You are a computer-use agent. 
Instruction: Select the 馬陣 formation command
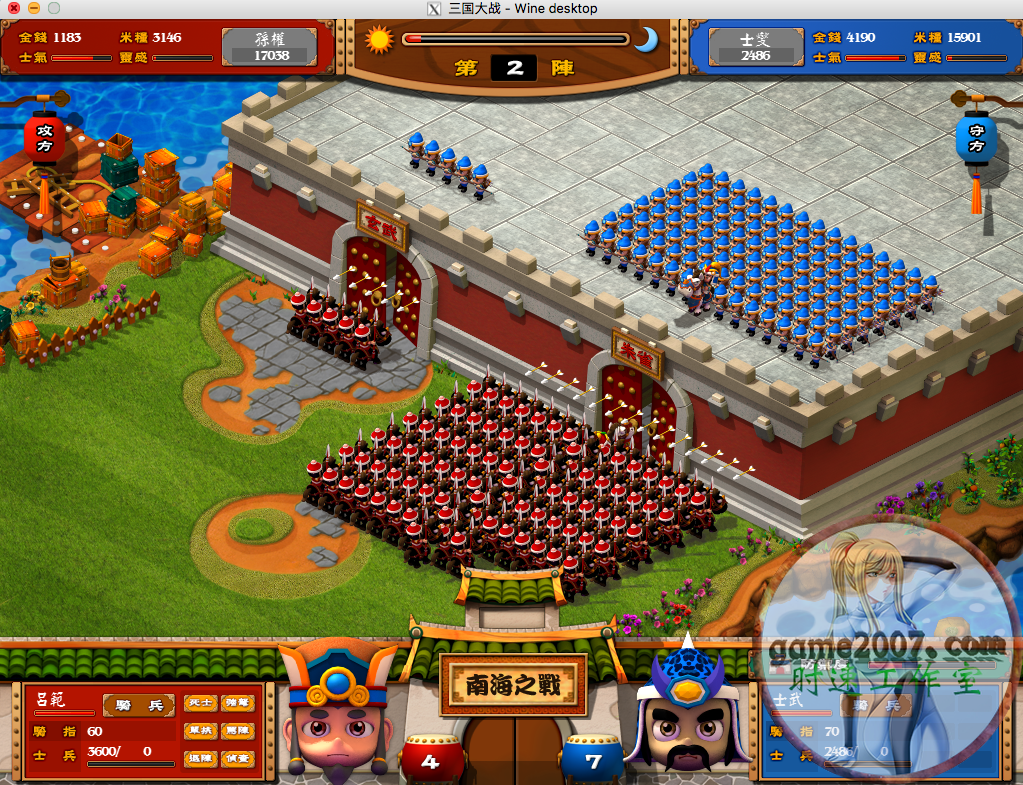[x=237, y=731]
